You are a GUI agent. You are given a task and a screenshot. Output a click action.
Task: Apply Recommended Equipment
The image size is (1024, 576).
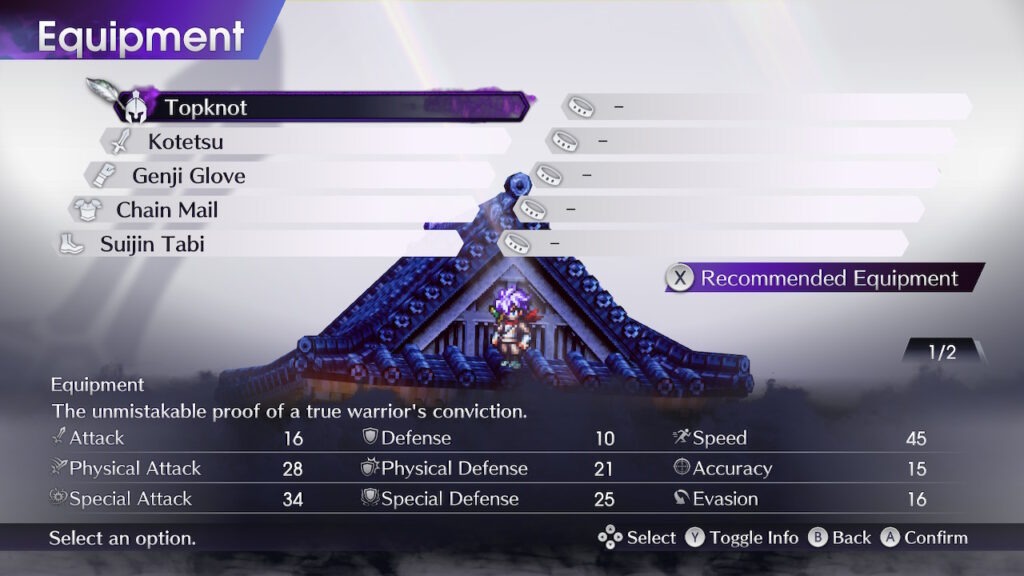pyautogui.click(x=825, y=278)
